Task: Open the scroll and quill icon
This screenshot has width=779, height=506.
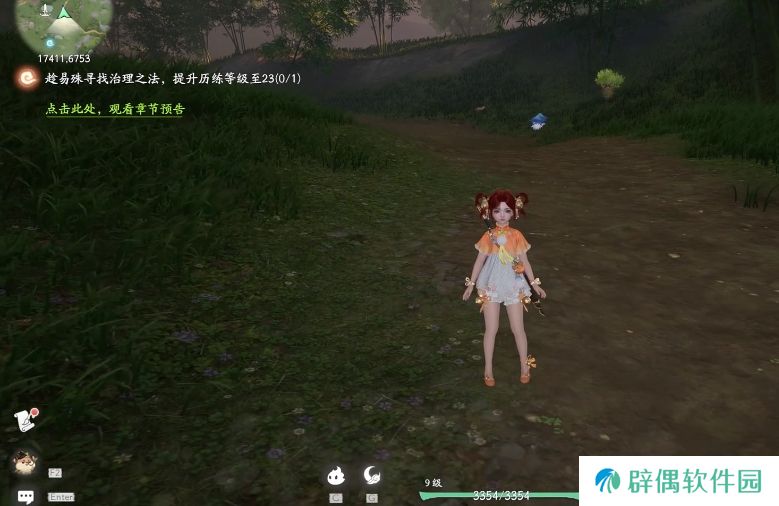Action: 26,420
